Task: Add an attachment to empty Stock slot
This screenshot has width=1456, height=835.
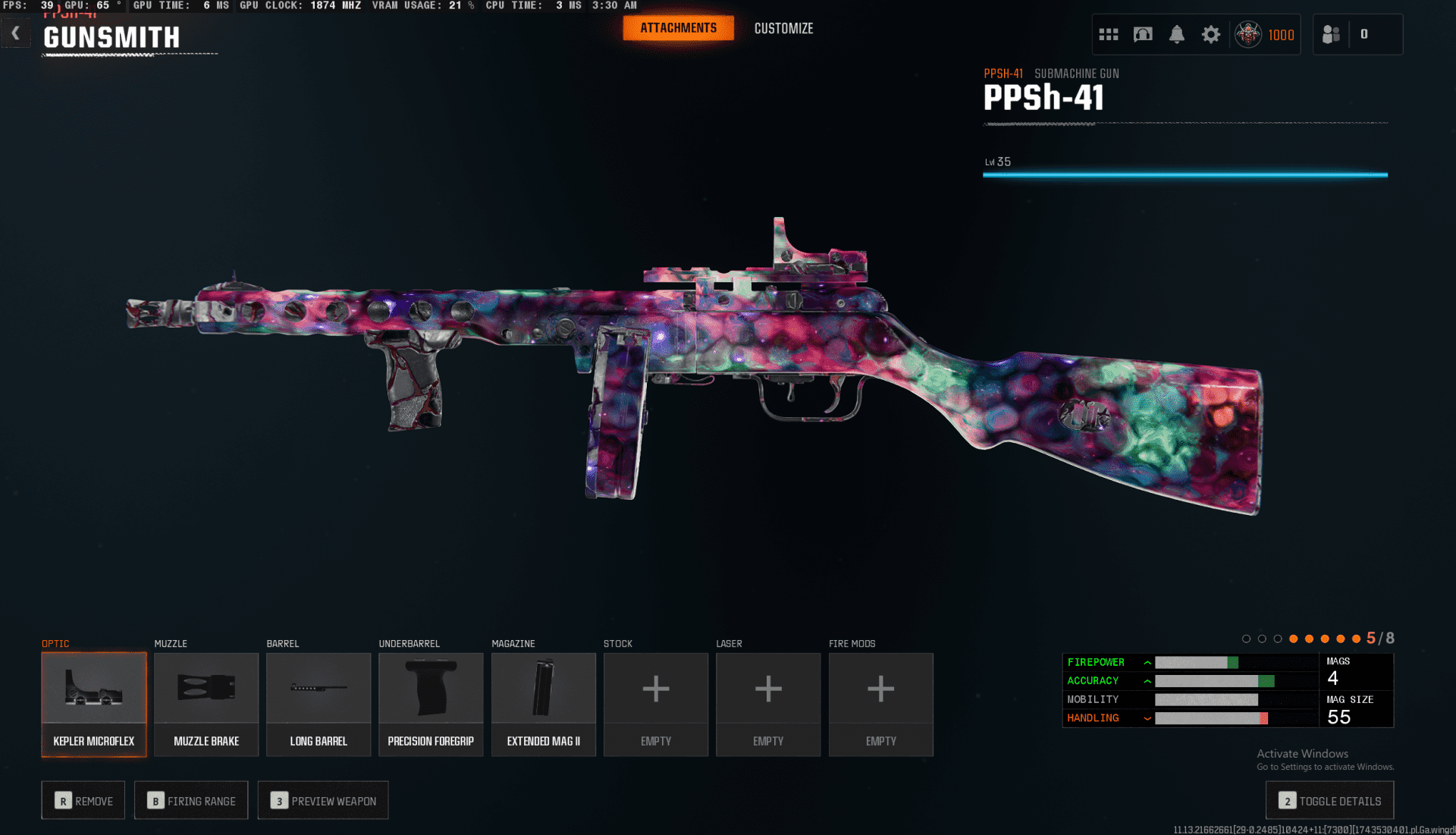Action: click(x=656, y=704)
